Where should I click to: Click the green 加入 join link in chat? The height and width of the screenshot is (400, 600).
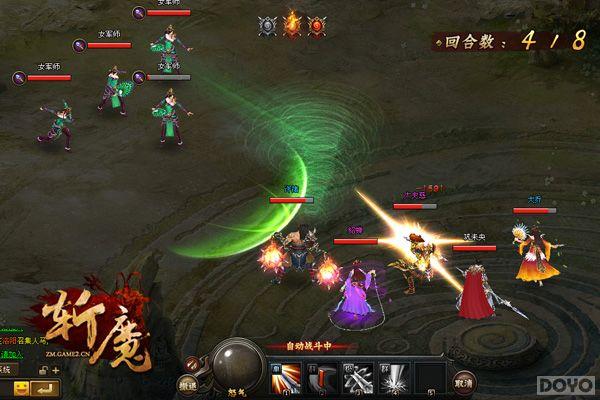click(x=12, y=354)
